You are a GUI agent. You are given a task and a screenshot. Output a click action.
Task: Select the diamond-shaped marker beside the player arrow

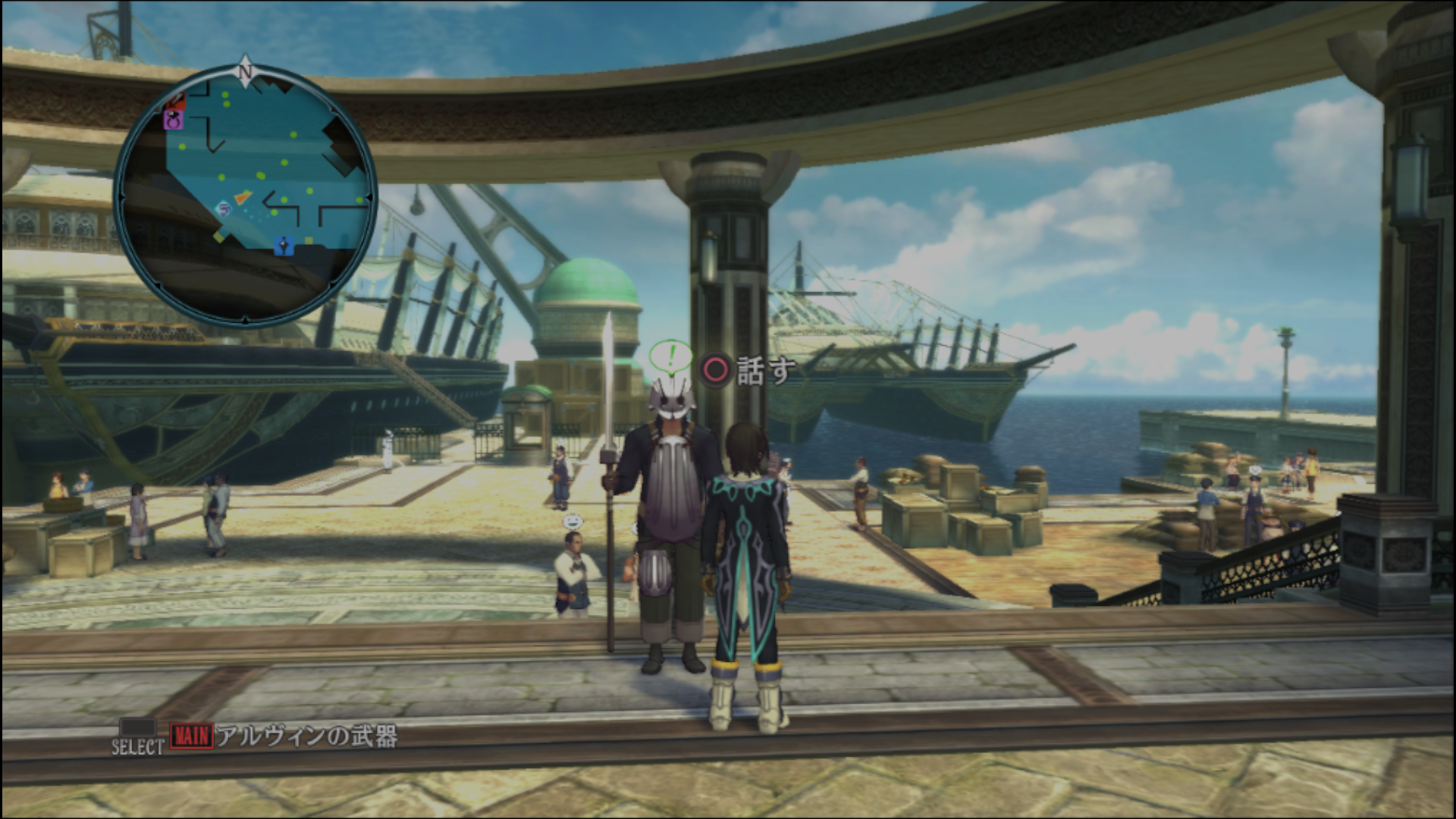[x=224, y=208]
